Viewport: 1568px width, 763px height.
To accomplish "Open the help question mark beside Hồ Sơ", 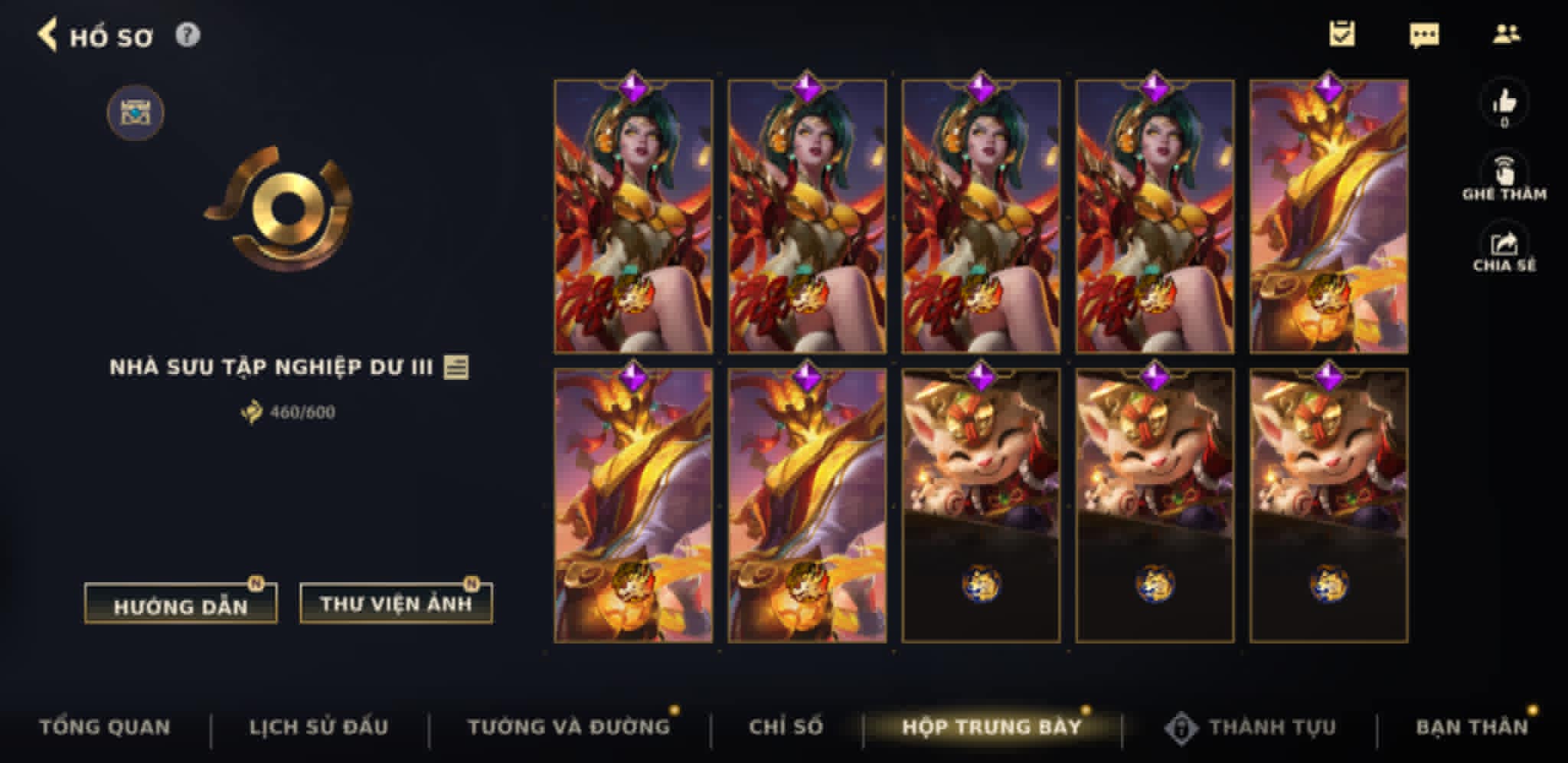I will 188,34.
